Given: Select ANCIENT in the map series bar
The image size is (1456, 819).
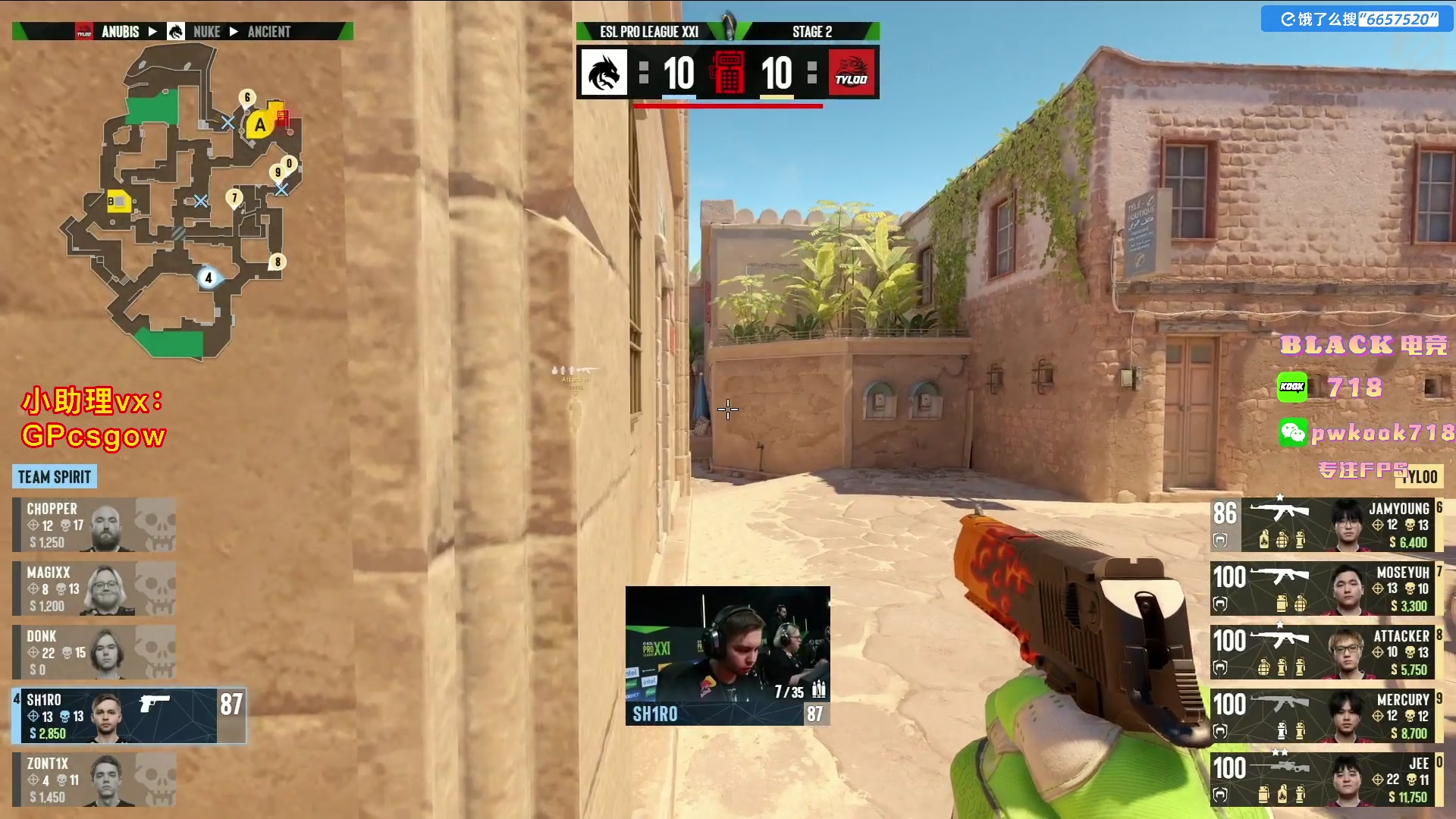Looking at the screenshot, I should (x=269, y=32).
